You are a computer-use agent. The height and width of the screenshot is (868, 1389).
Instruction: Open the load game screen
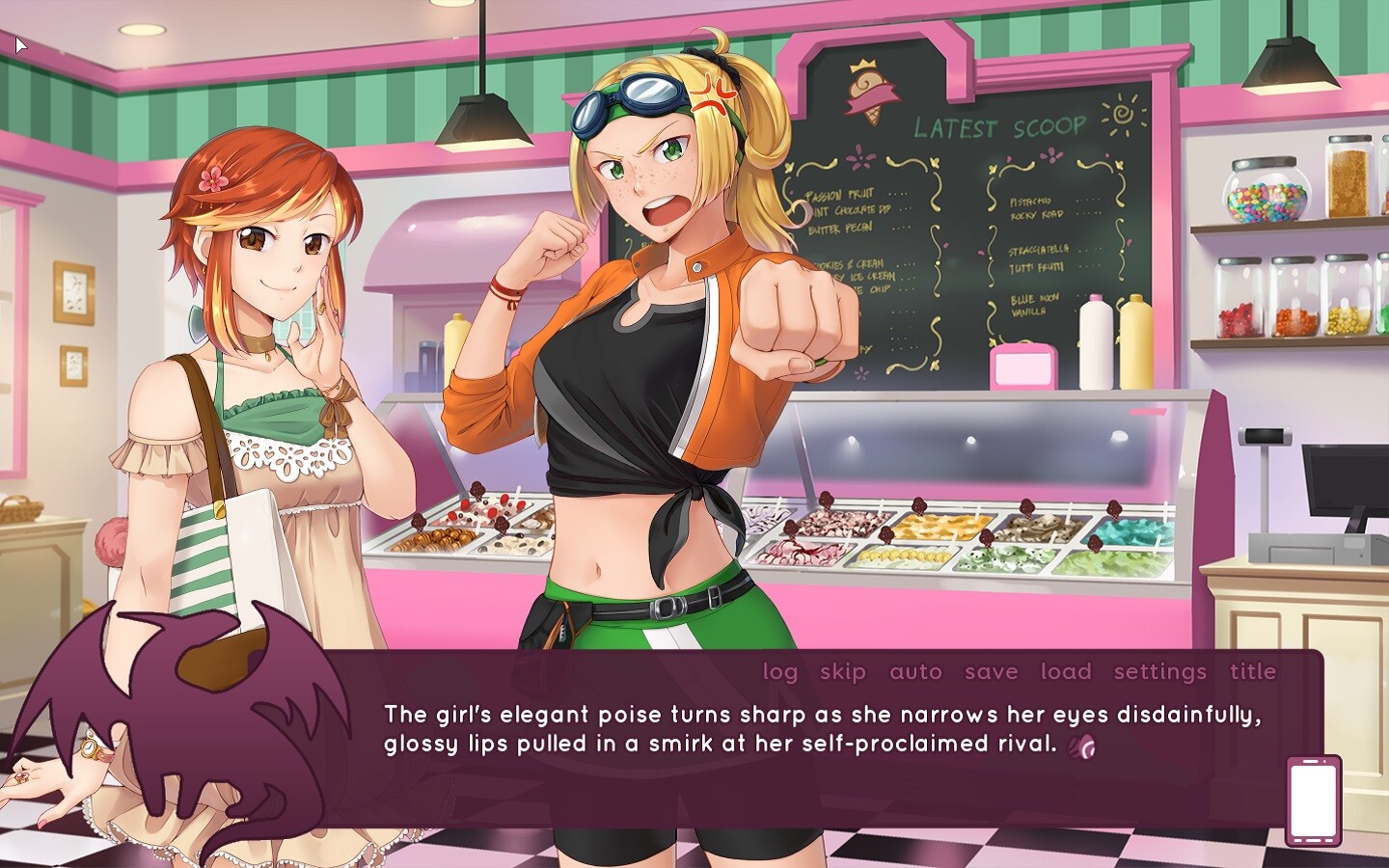point(1067,671)
